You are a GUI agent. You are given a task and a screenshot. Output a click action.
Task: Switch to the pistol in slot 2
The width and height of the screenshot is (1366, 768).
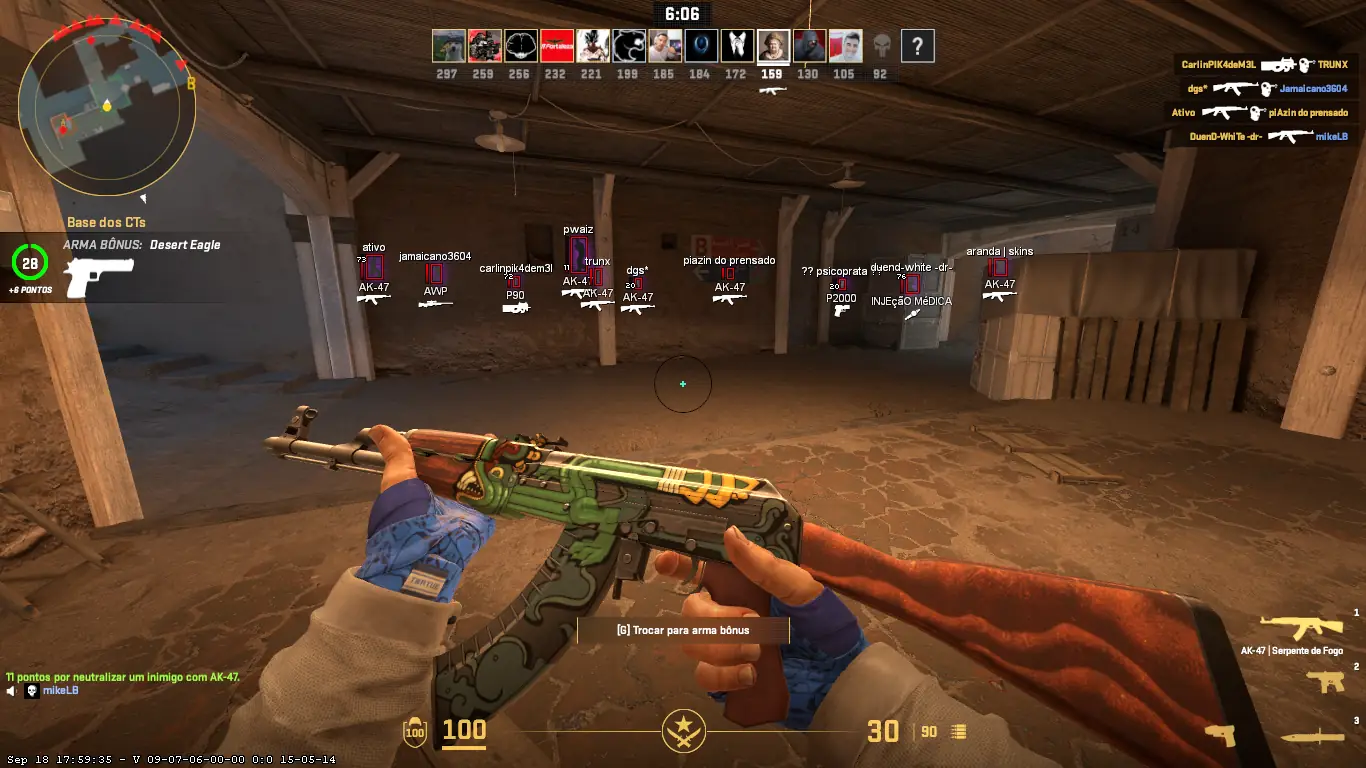point(1325,682)
